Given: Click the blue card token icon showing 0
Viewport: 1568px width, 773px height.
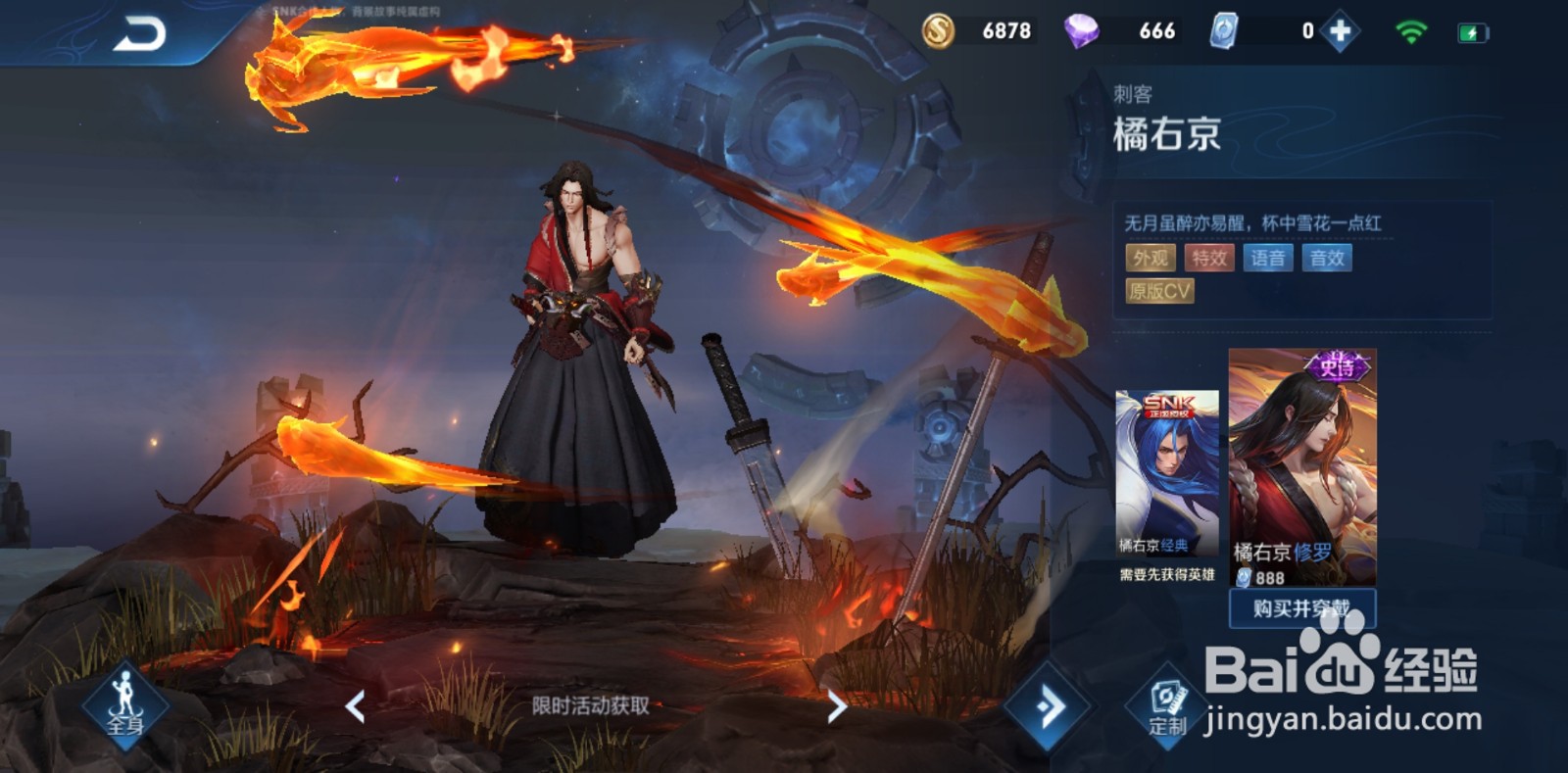Looking at the screenshot, I should (x=1225, y=30).
